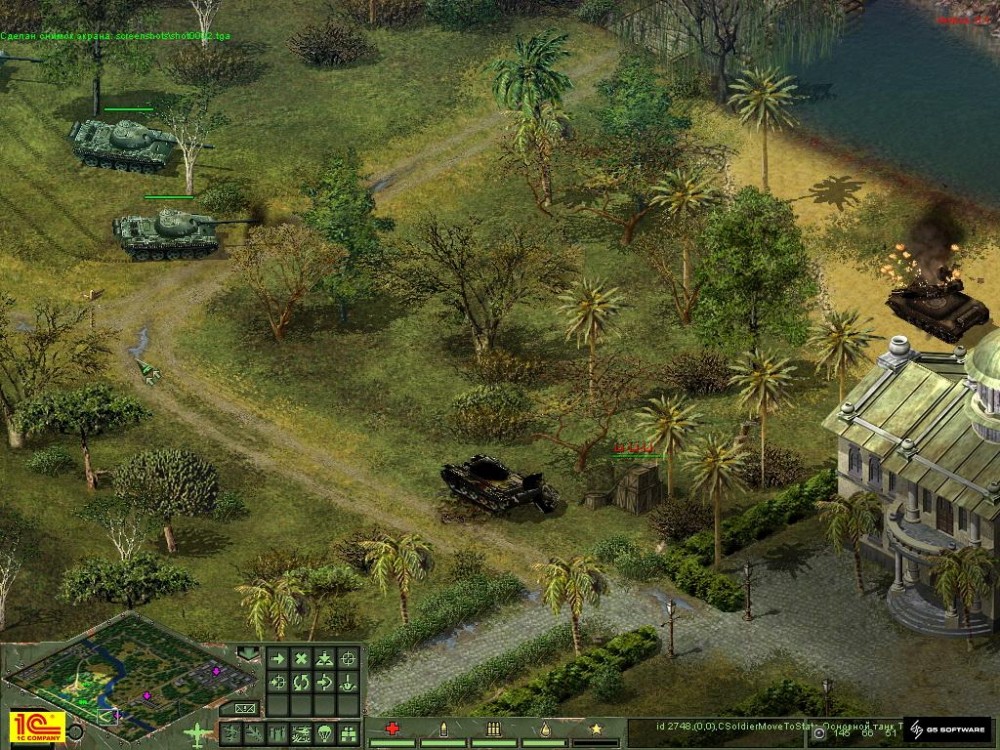This screenshot has height=750, width=1000.
Task: Choose the down-arrow over triangle command
Action: (324, 659)
